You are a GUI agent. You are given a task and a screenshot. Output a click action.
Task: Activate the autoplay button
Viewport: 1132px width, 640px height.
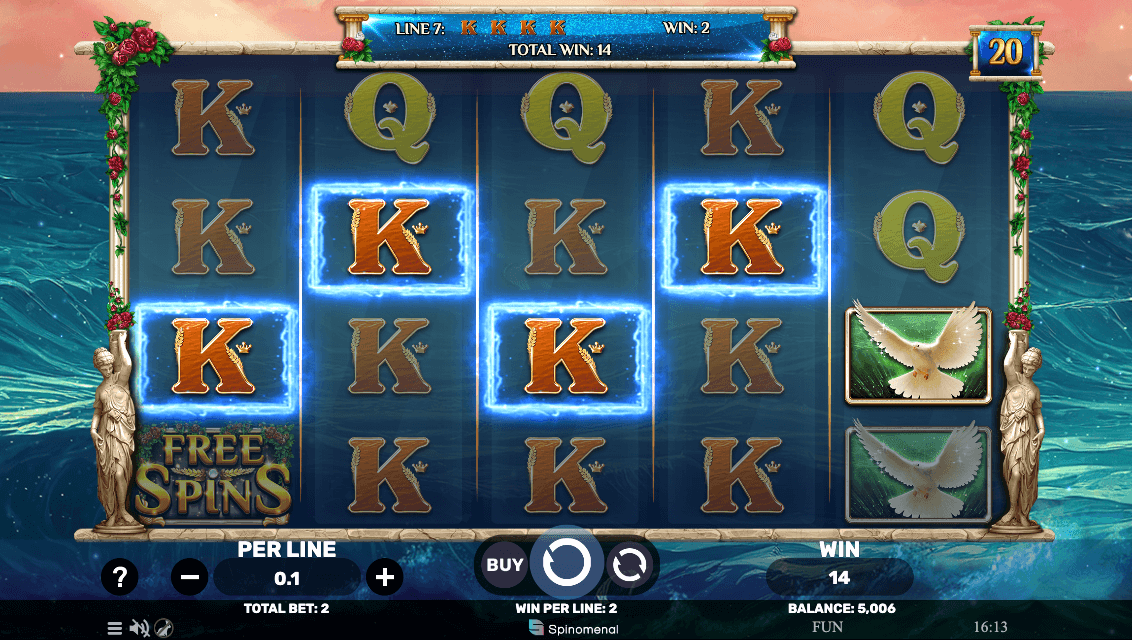[x=629, y=565]
